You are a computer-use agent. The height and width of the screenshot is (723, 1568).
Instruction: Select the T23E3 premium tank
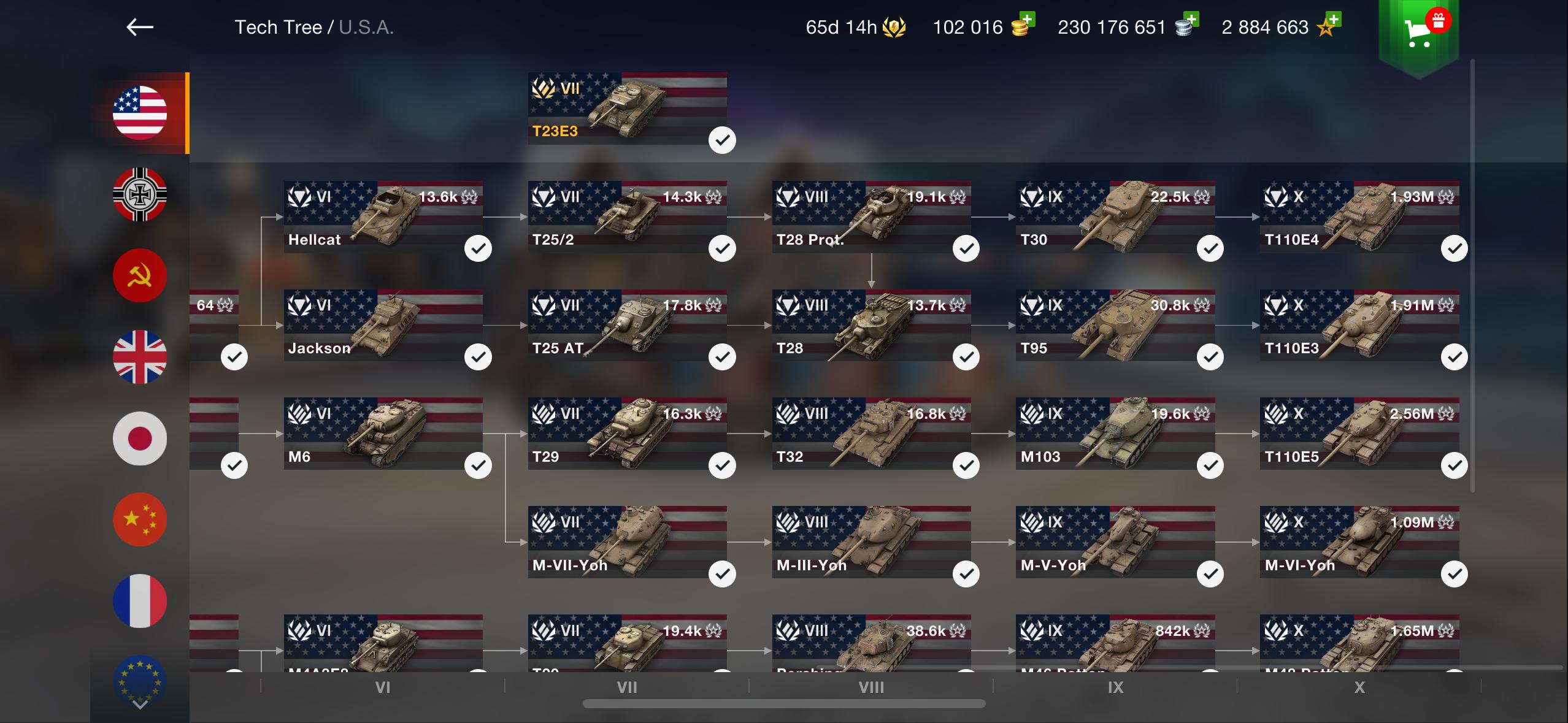[x=627, y=109]
